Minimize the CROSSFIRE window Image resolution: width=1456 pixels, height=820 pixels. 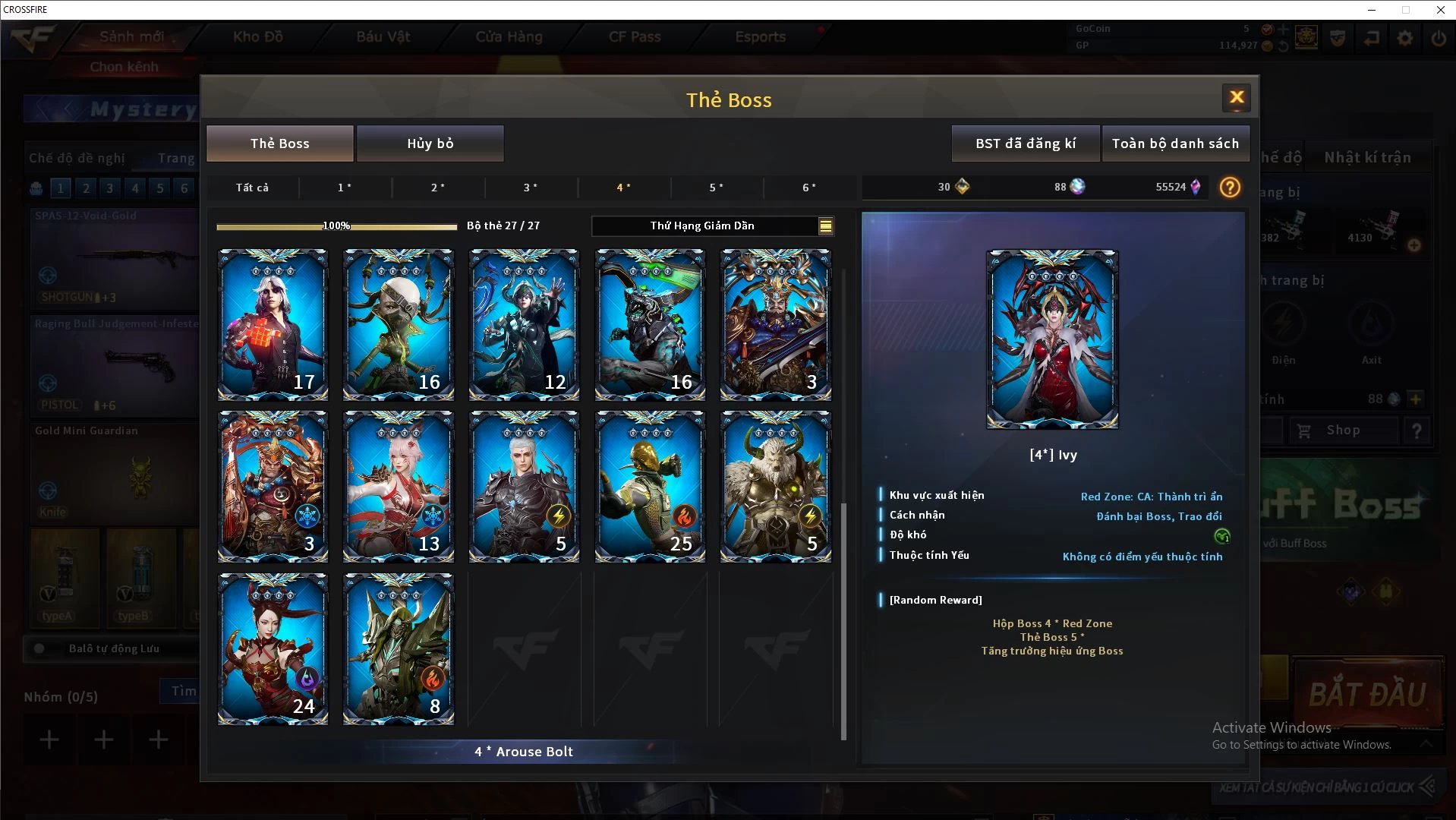[1372, 10]
